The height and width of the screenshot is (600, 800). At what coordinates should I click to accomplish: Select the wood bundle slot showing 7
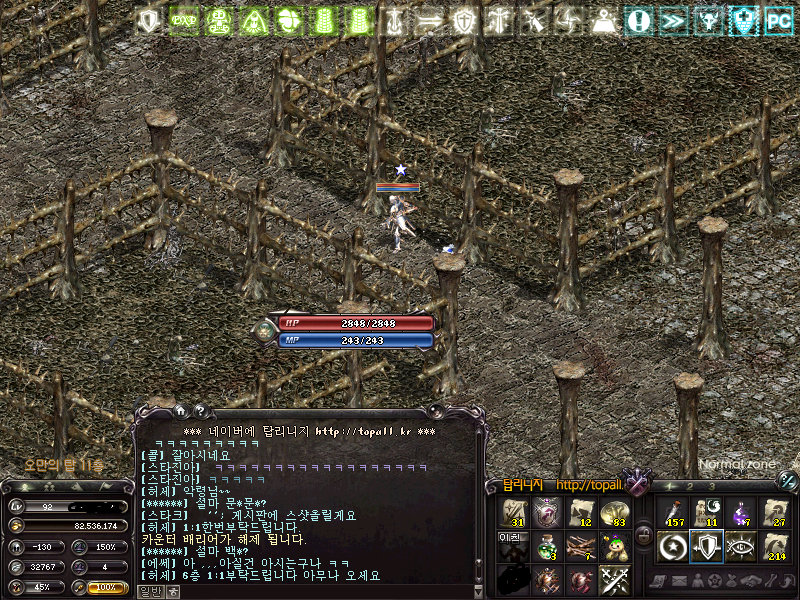point(580,546)
